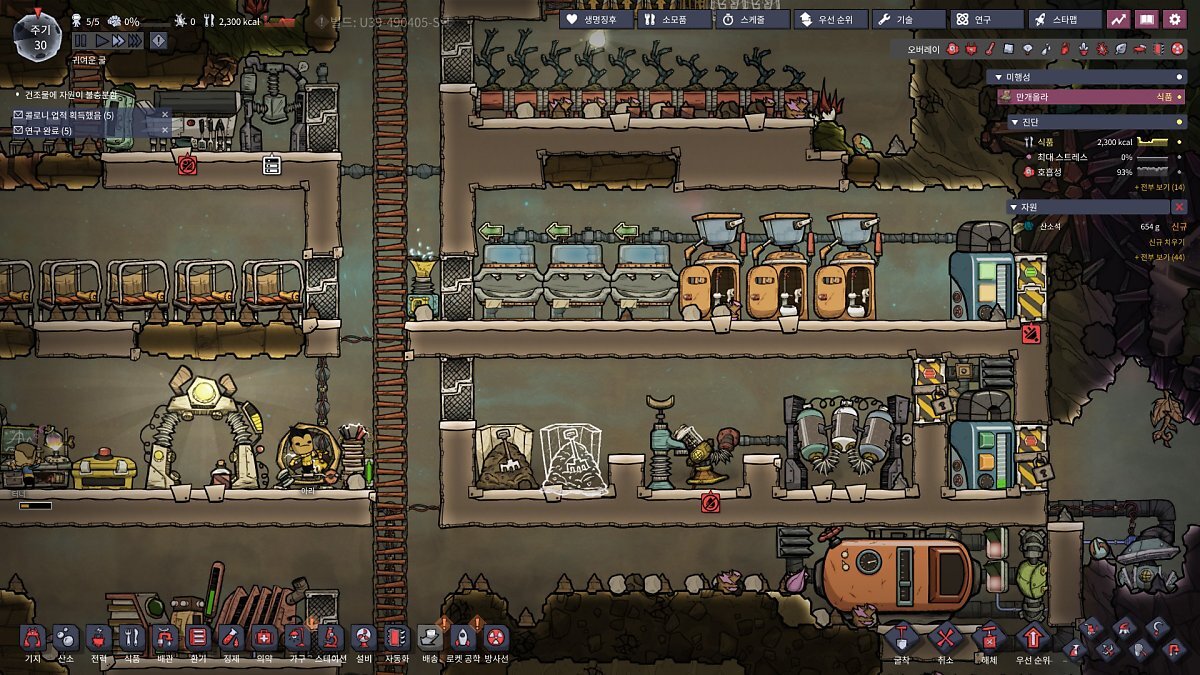Toggle the red alert exclamation button
The image size is (1200, 675).
click(158, 41)
